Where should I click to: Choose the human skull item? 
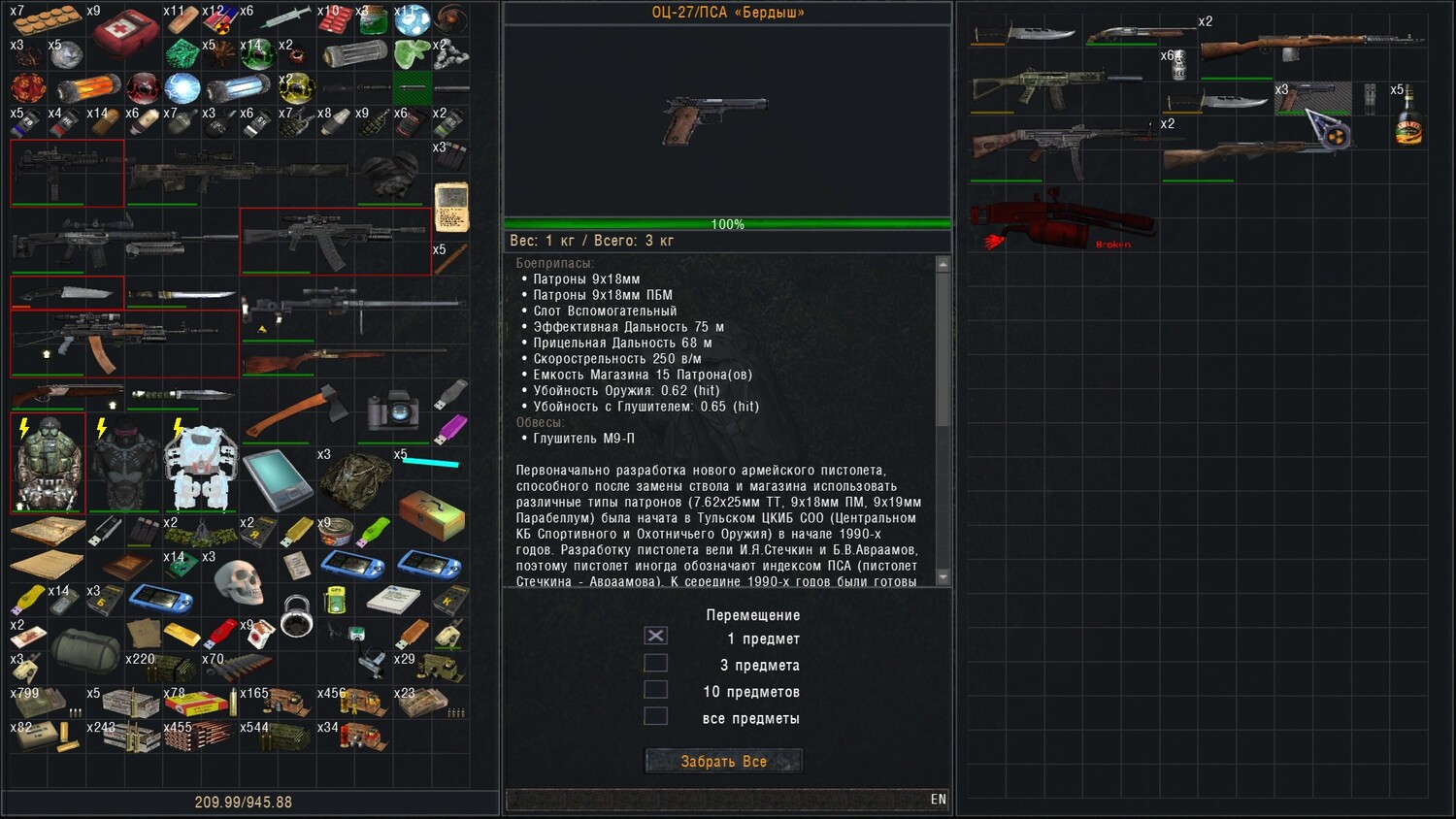[x=239, y=582]
